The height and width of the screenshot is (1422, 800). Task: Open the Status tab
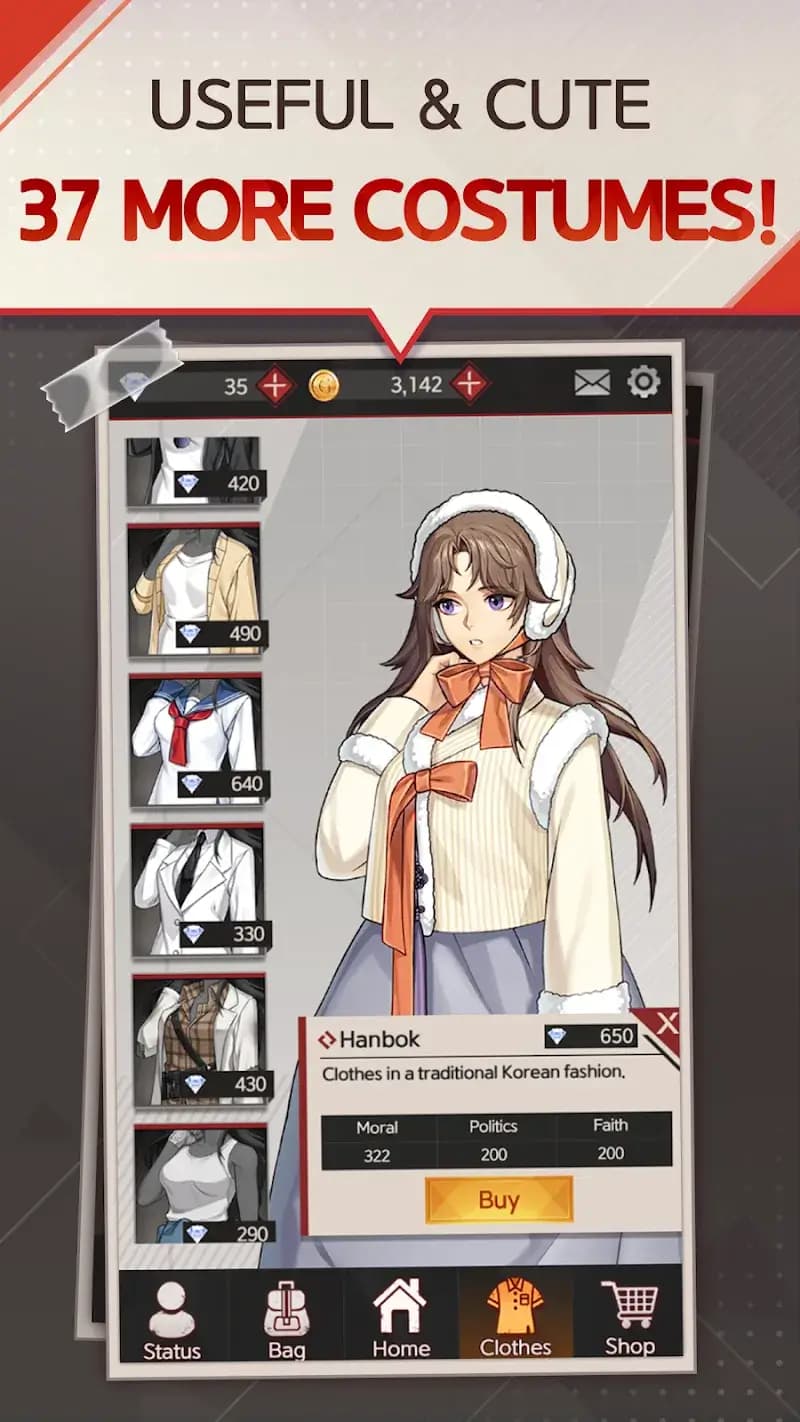172,1320
